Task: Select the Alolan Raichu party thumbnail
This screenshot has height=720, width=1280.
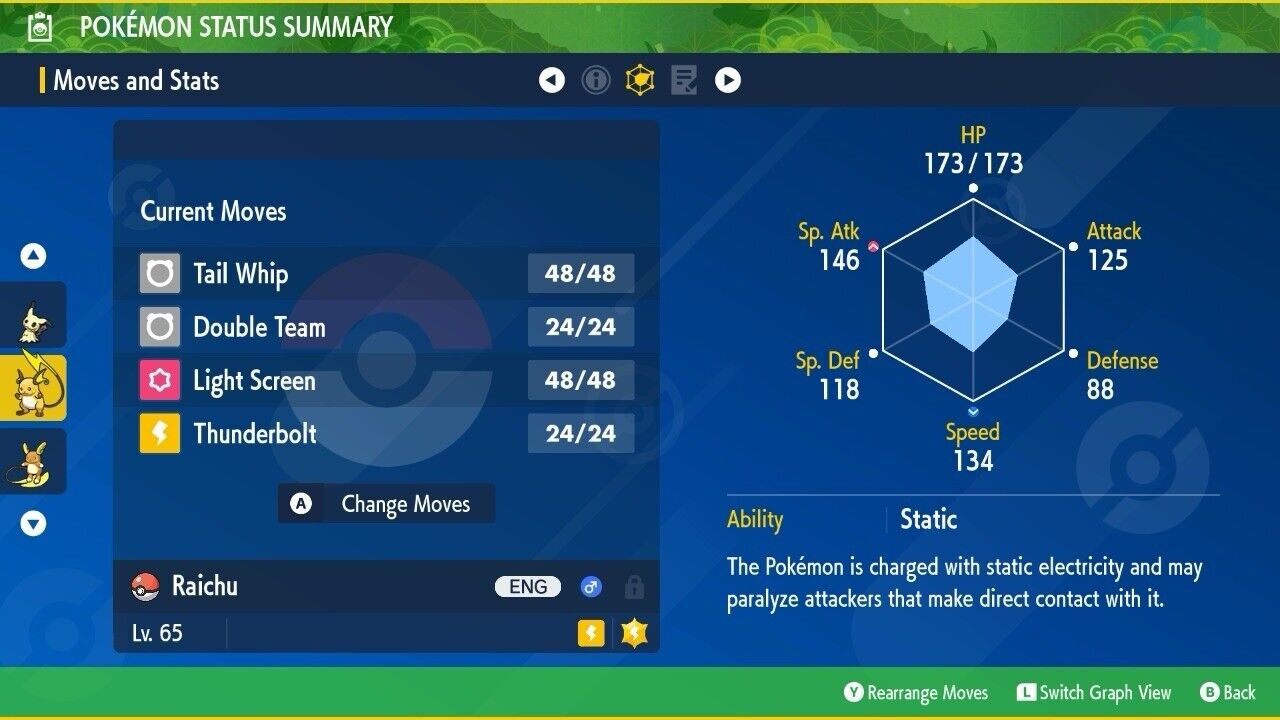Action: [32, 462]
